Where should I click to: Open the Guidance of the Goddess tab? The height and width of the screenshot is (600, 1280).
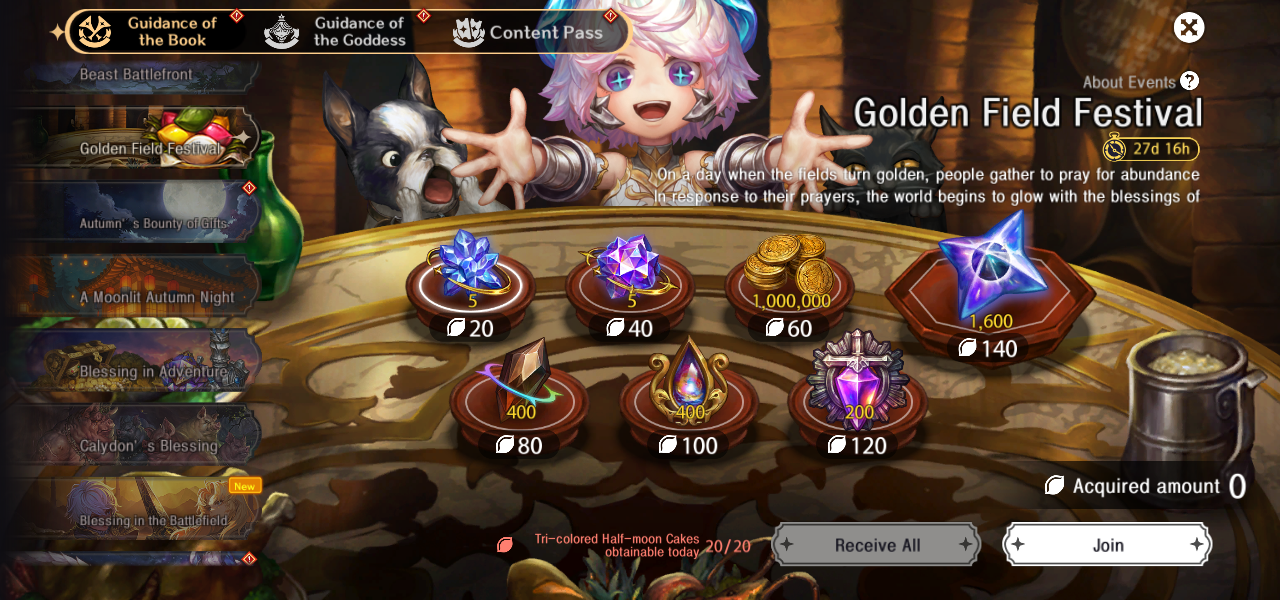coord(340,32)
